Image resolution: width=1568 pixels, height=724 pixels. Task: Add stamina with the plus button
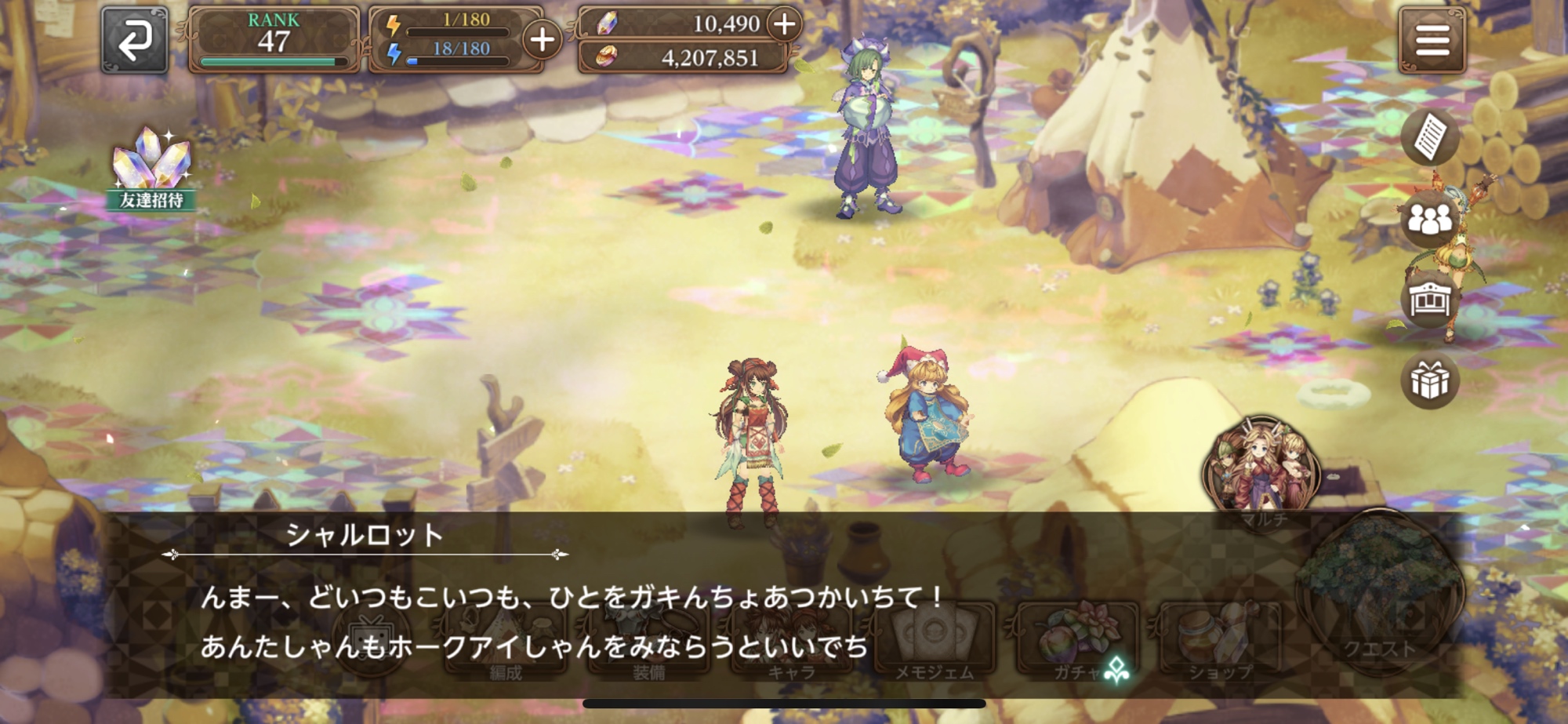543,39
